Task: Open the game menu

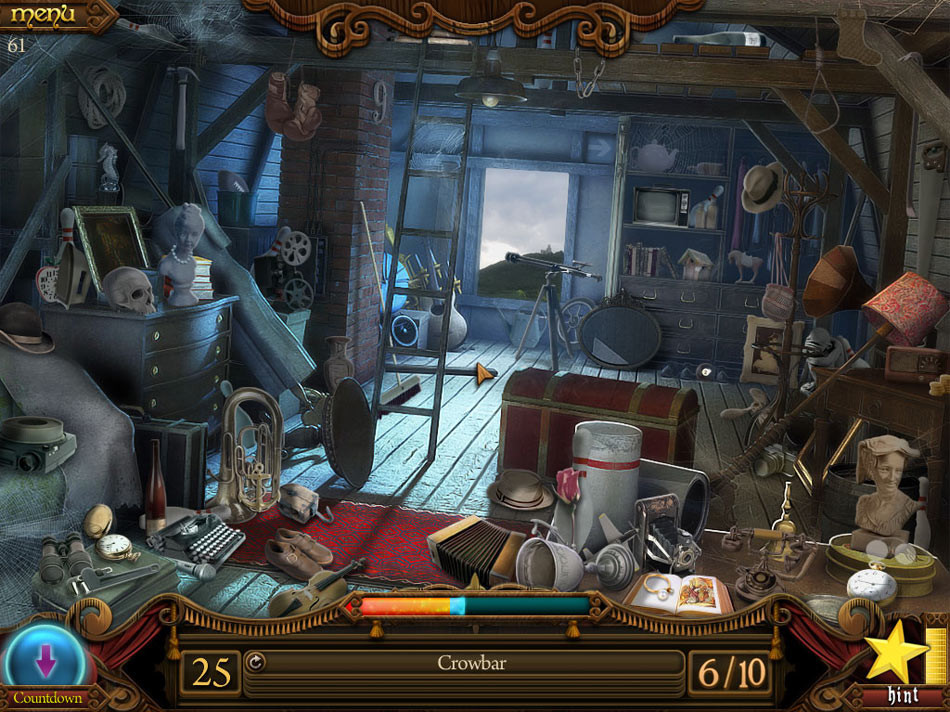Action: (42, 15)
